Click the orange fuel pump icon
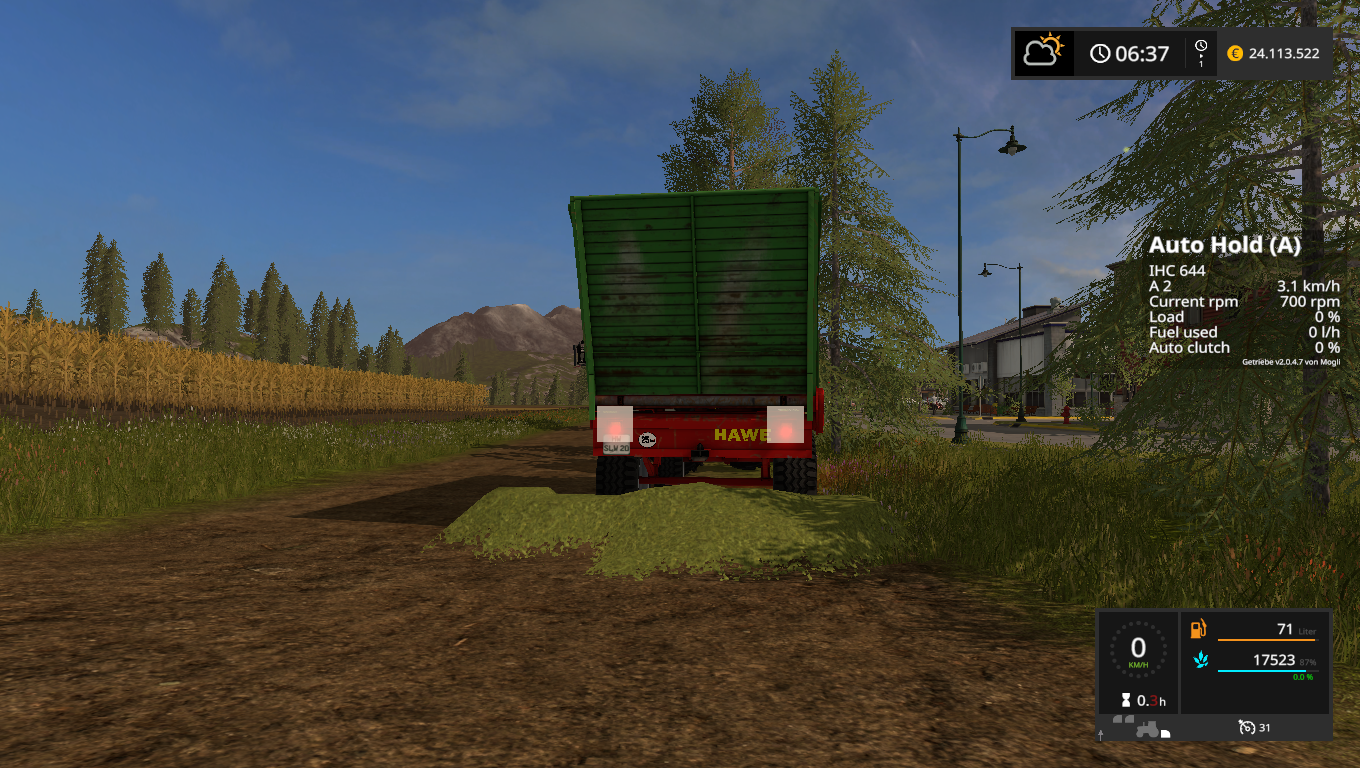The image size is (1360, 768). coord(1198,629)
